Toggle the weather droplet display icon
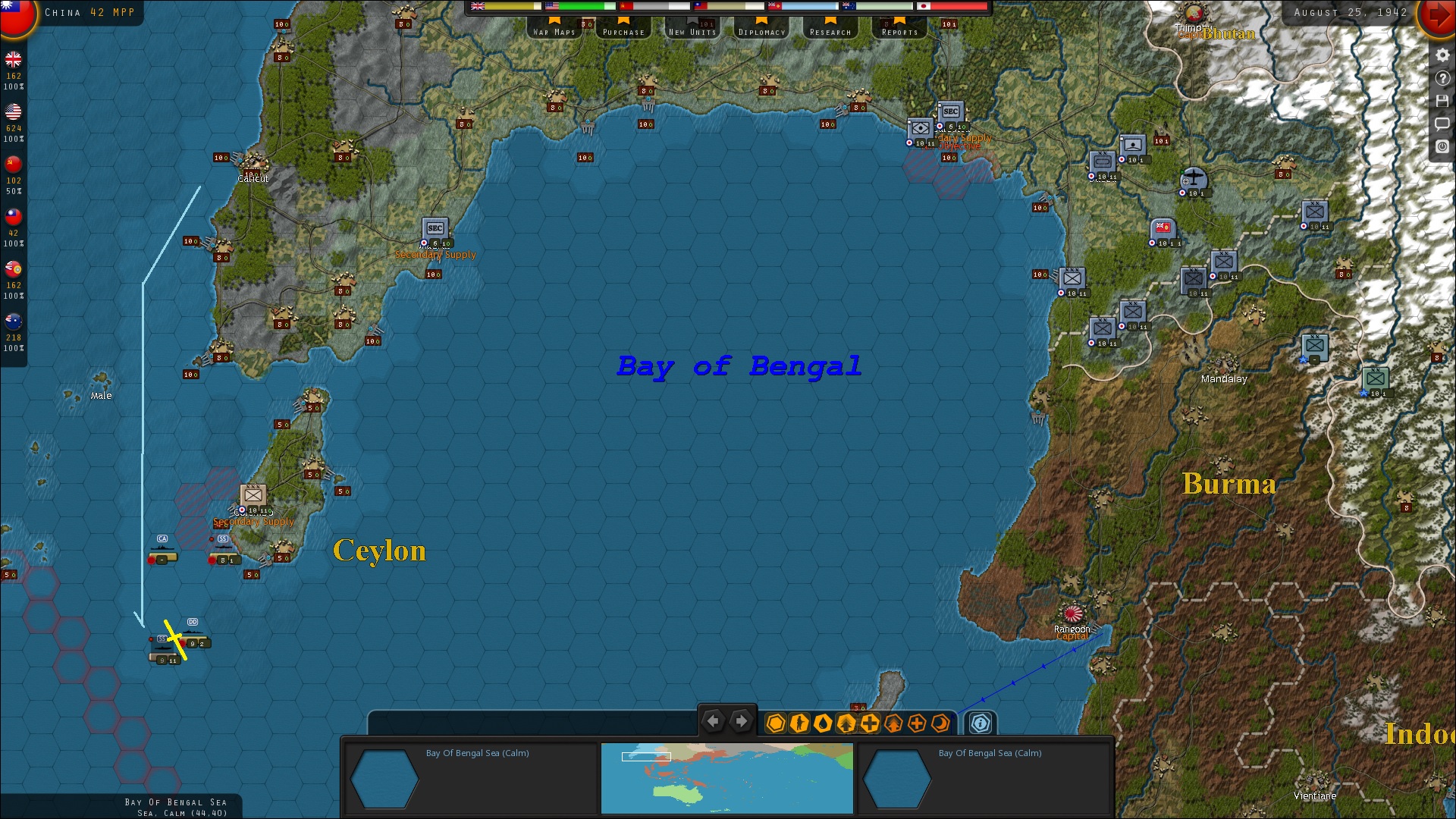Image resolution: width=1456 pixels, height=819 pixels. click(x=824, y=723)
